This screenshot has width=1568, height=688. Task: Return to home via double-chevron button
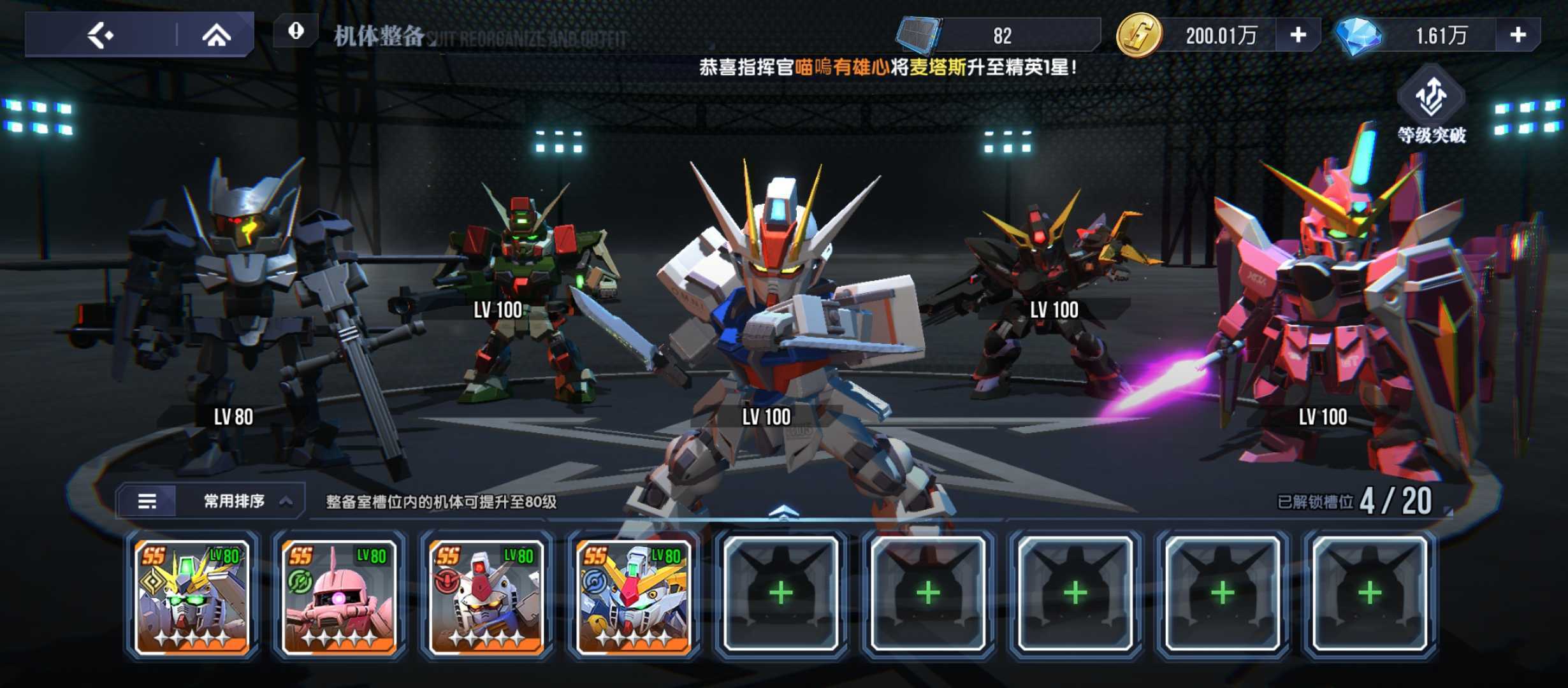coord(217,35)
